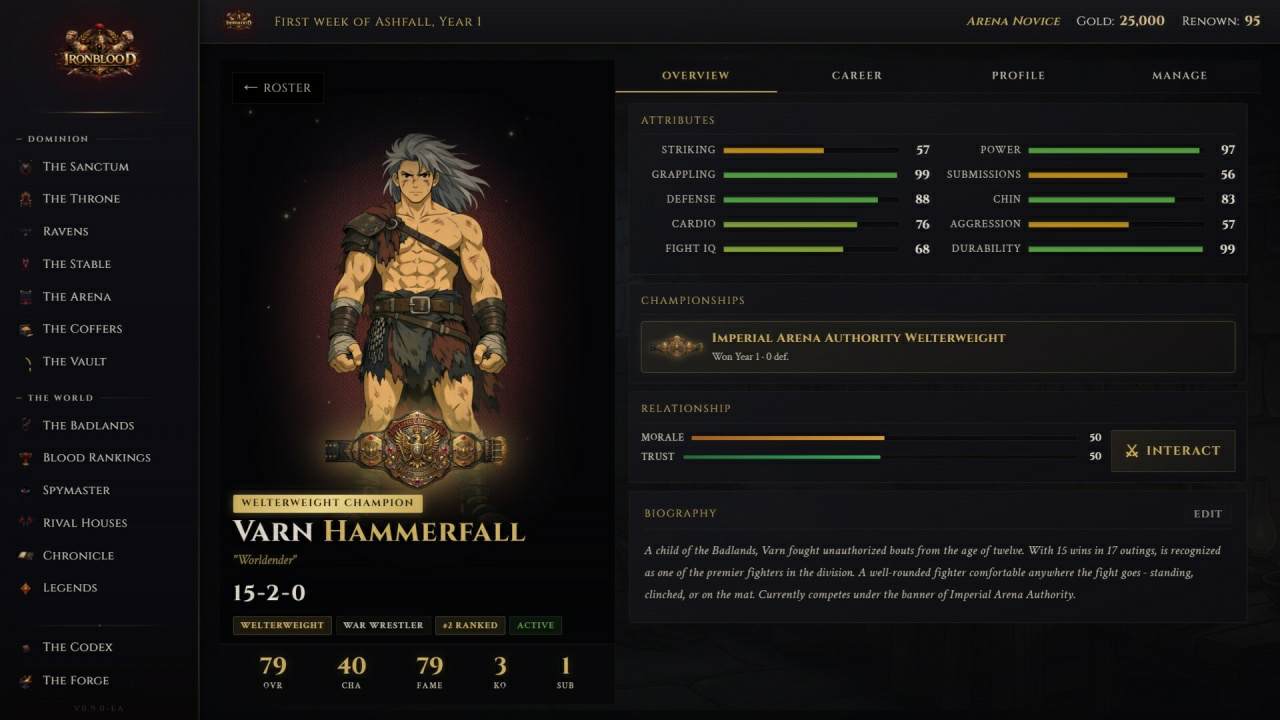Select the Manage tab
The width and height of the screenshot is (1280, 720).
(1179, 75)
